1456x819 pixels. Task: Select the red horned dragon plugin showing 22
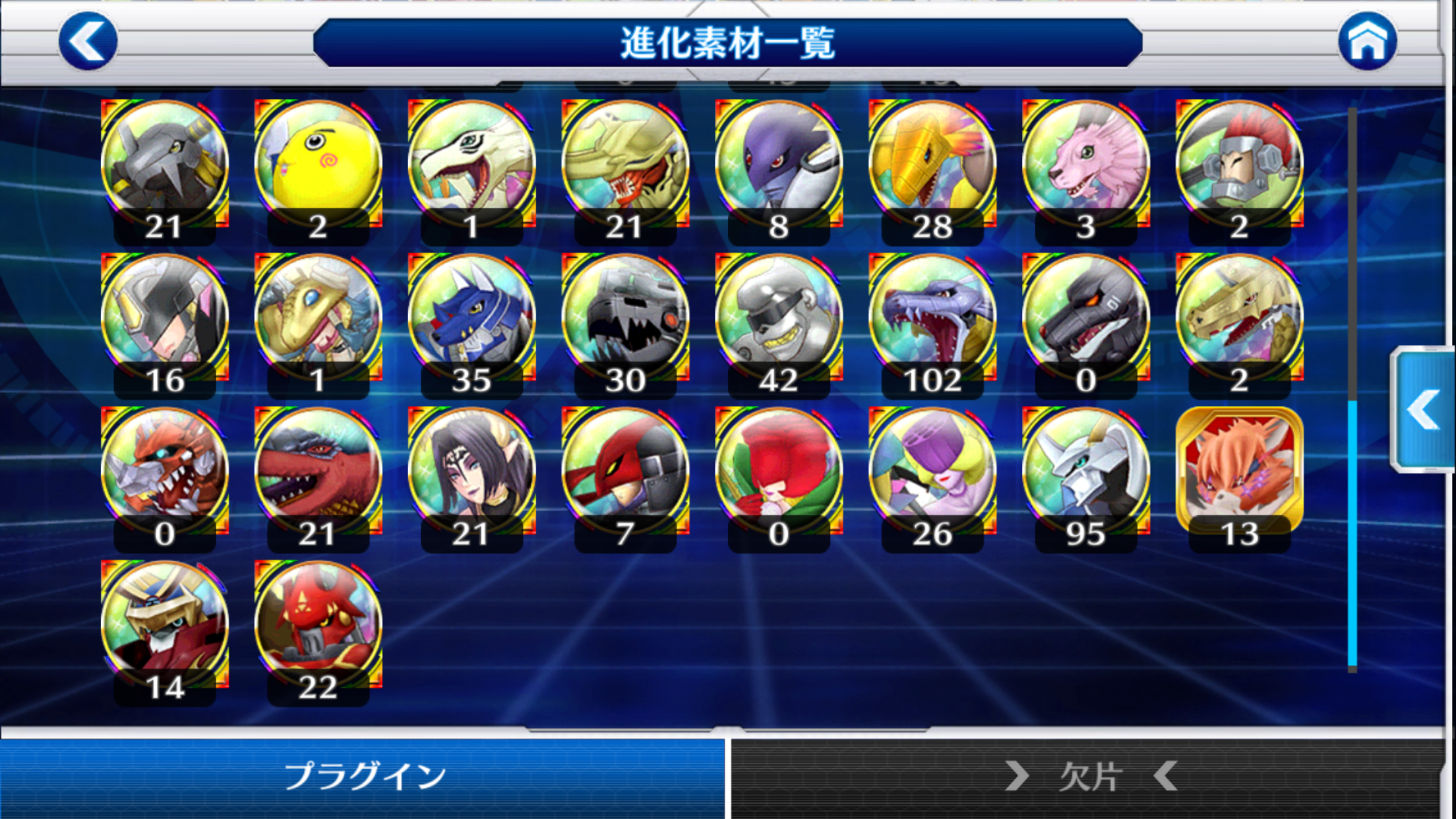(318, 626)
